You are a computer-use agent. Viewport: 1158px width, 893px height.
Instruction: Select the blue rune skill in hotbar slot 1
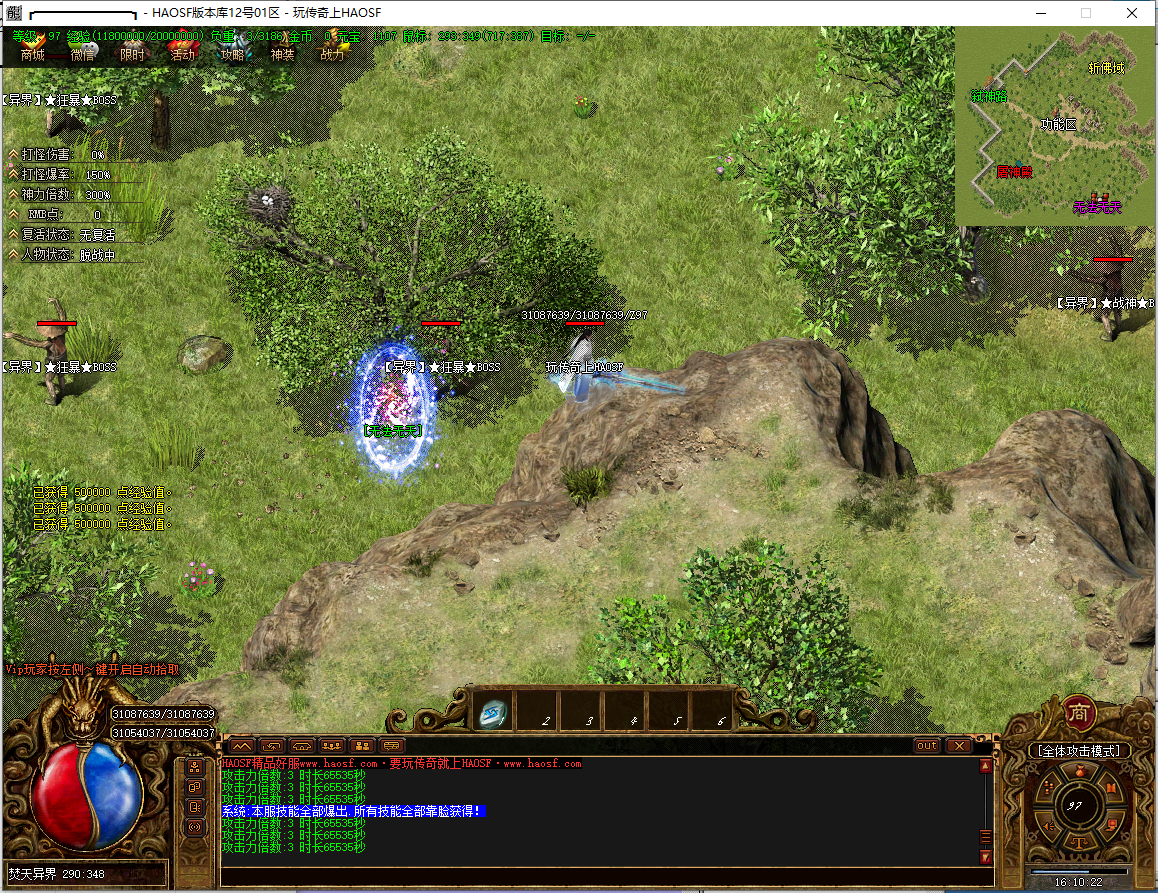494,712
